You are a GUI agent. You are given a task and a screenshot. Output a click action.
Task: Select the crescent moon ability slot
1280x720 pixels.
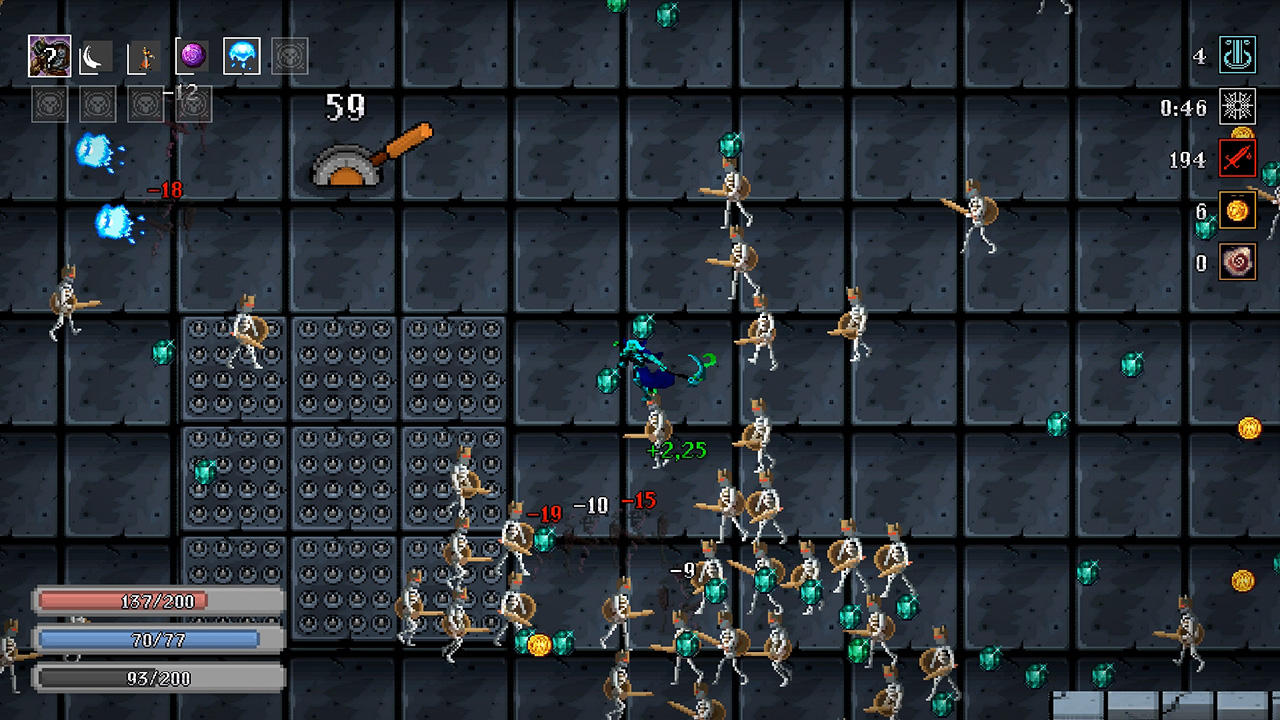(96, 56)
